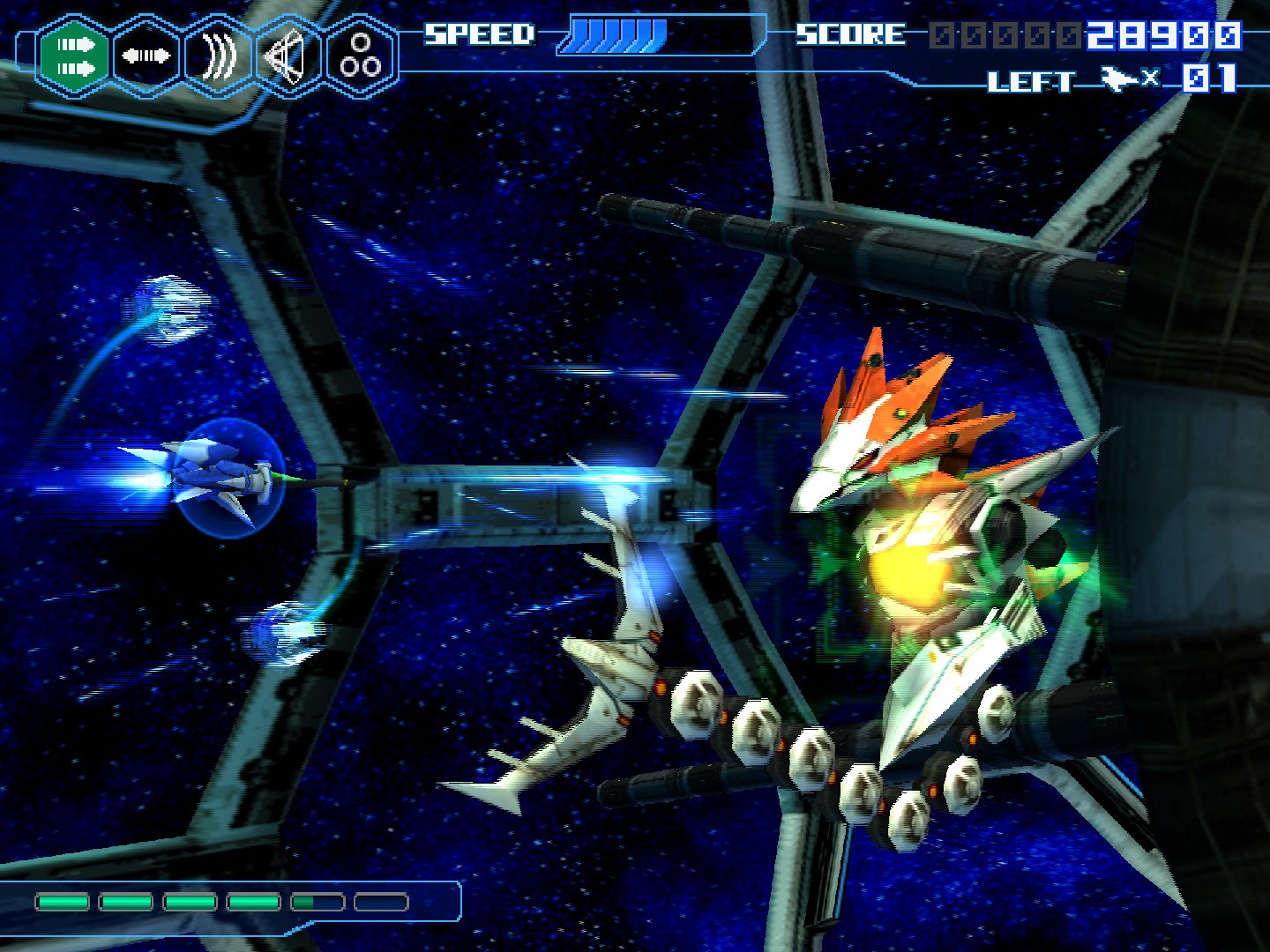Switch to the curved wave weapon icon

click(x=218, y=56)
